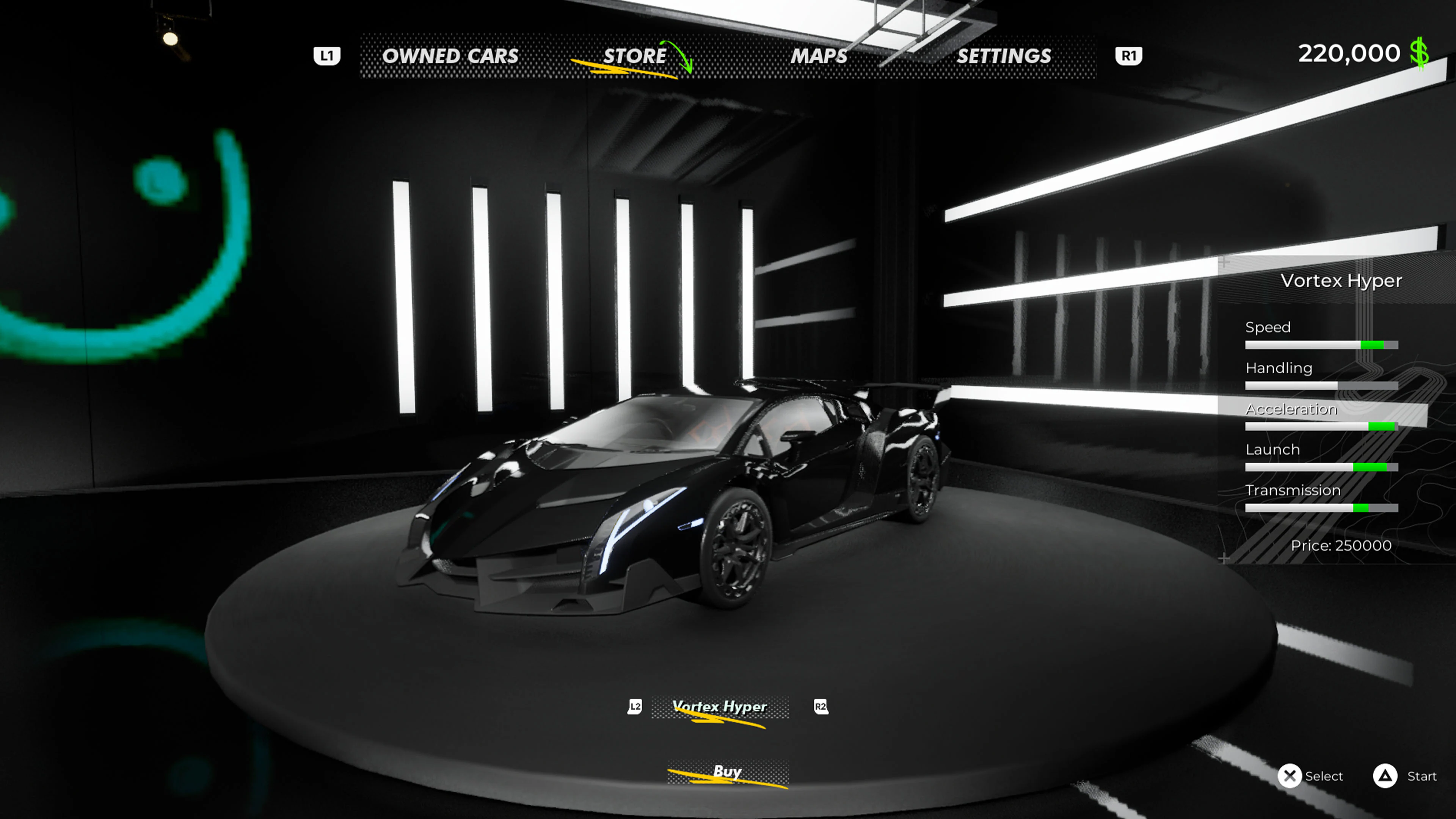
Task: Click the Triangle button icon beside Start
Action: pyautogui.click(x=1386, y=776)
